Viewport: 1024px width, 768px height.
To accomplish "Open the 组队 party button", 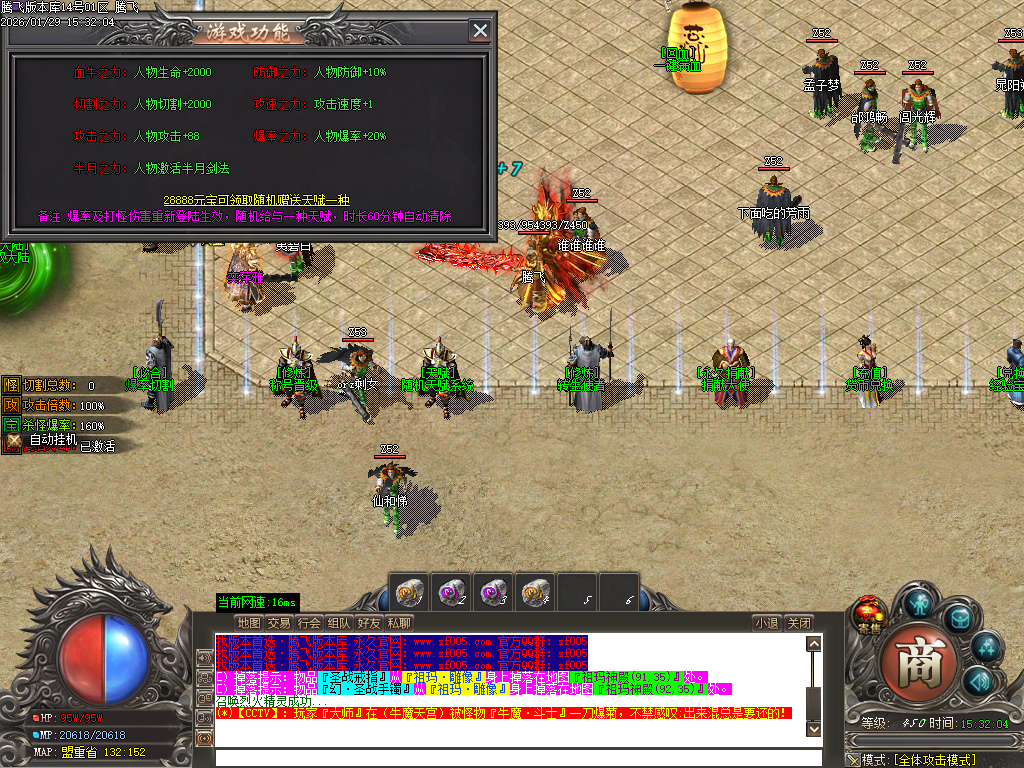I will click(339, 623).
